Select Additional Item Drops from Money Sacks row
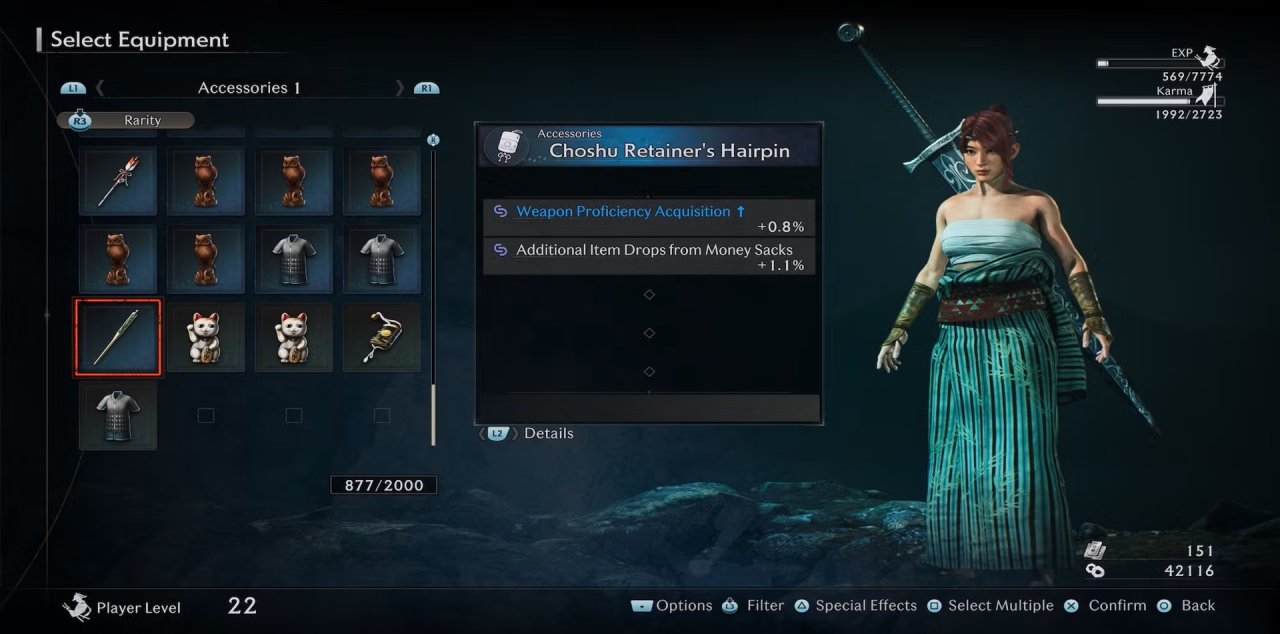 pos(648,256)
